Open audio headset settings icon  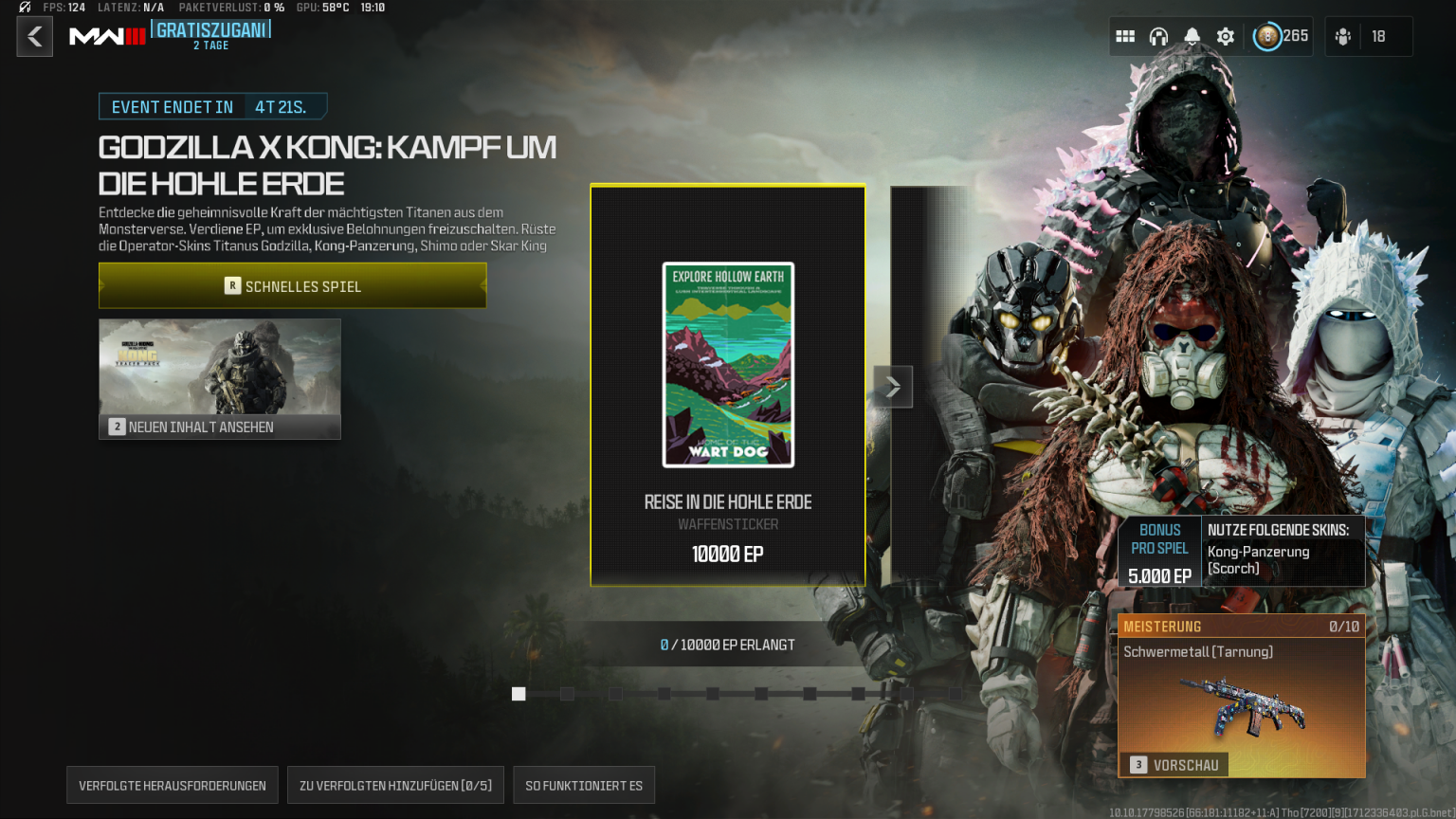1158,35
